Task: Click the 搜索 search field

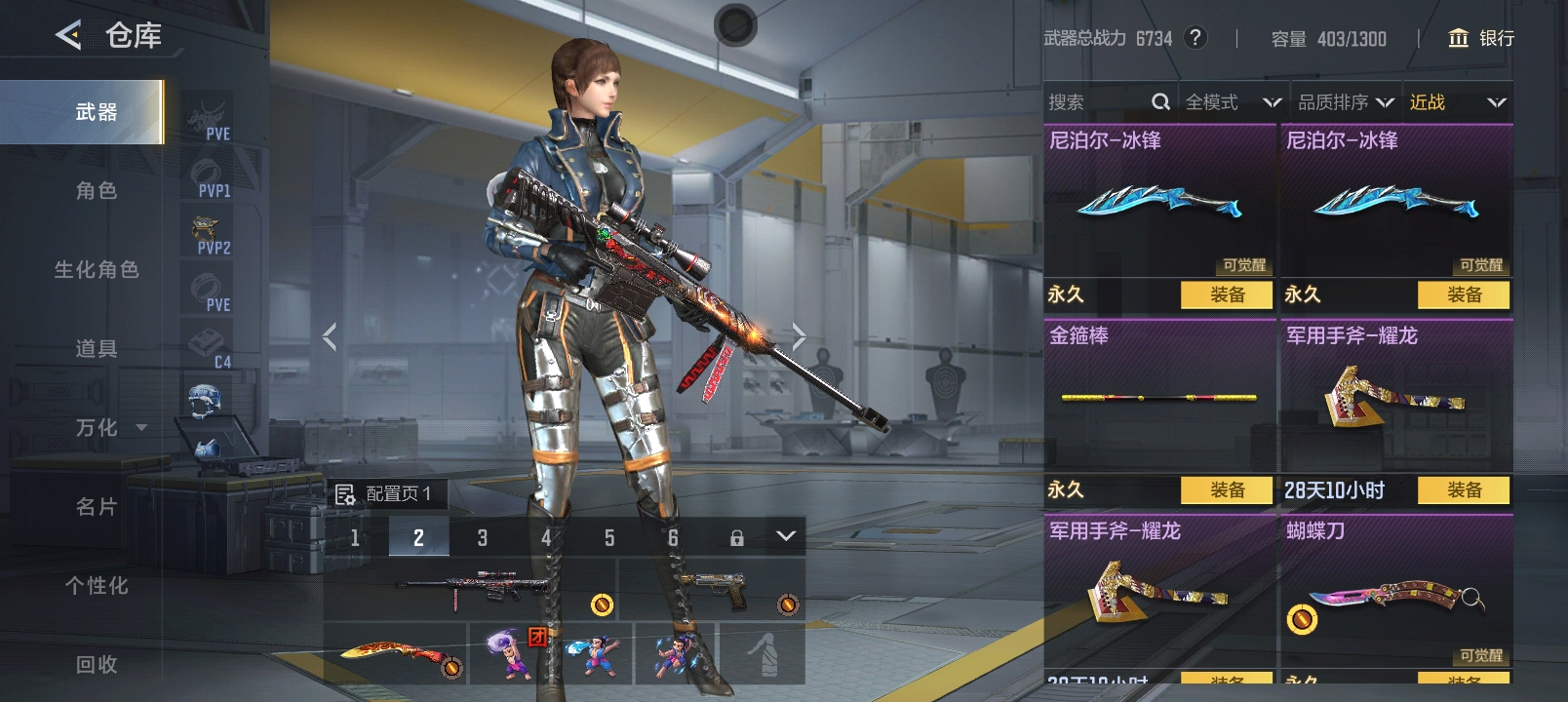Action: [1097, 102]
